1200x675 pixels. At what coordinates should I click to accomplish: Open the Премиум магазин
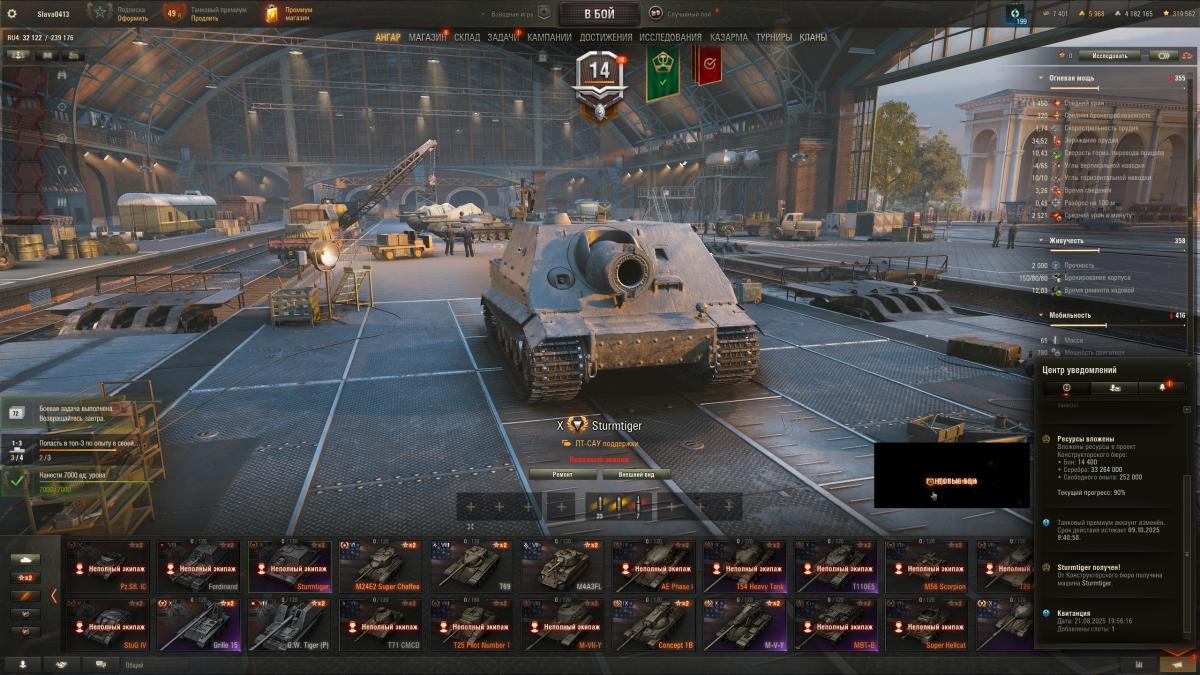click(x=290, y=13)
